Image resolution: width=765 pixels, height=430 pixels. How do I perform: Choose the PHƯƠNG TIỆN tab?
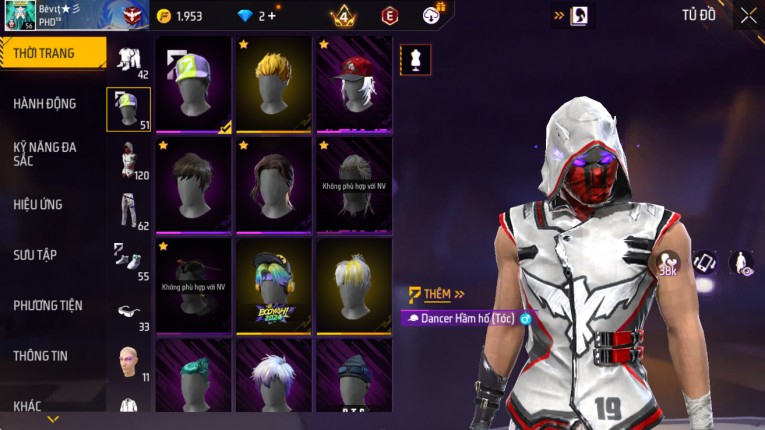point(48,305)
